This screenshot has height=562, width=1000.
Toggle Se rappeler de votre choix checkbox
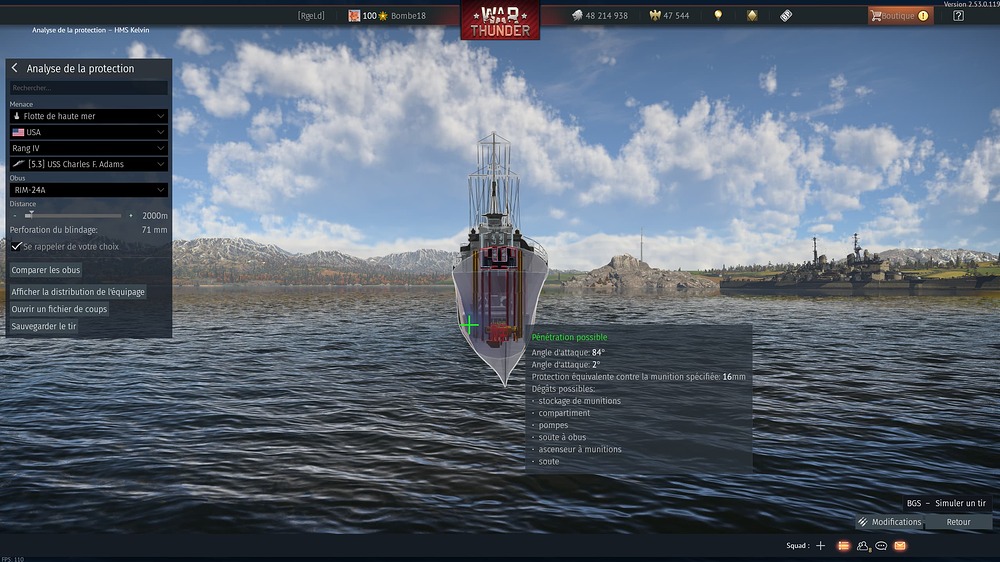tap(17, 246)
